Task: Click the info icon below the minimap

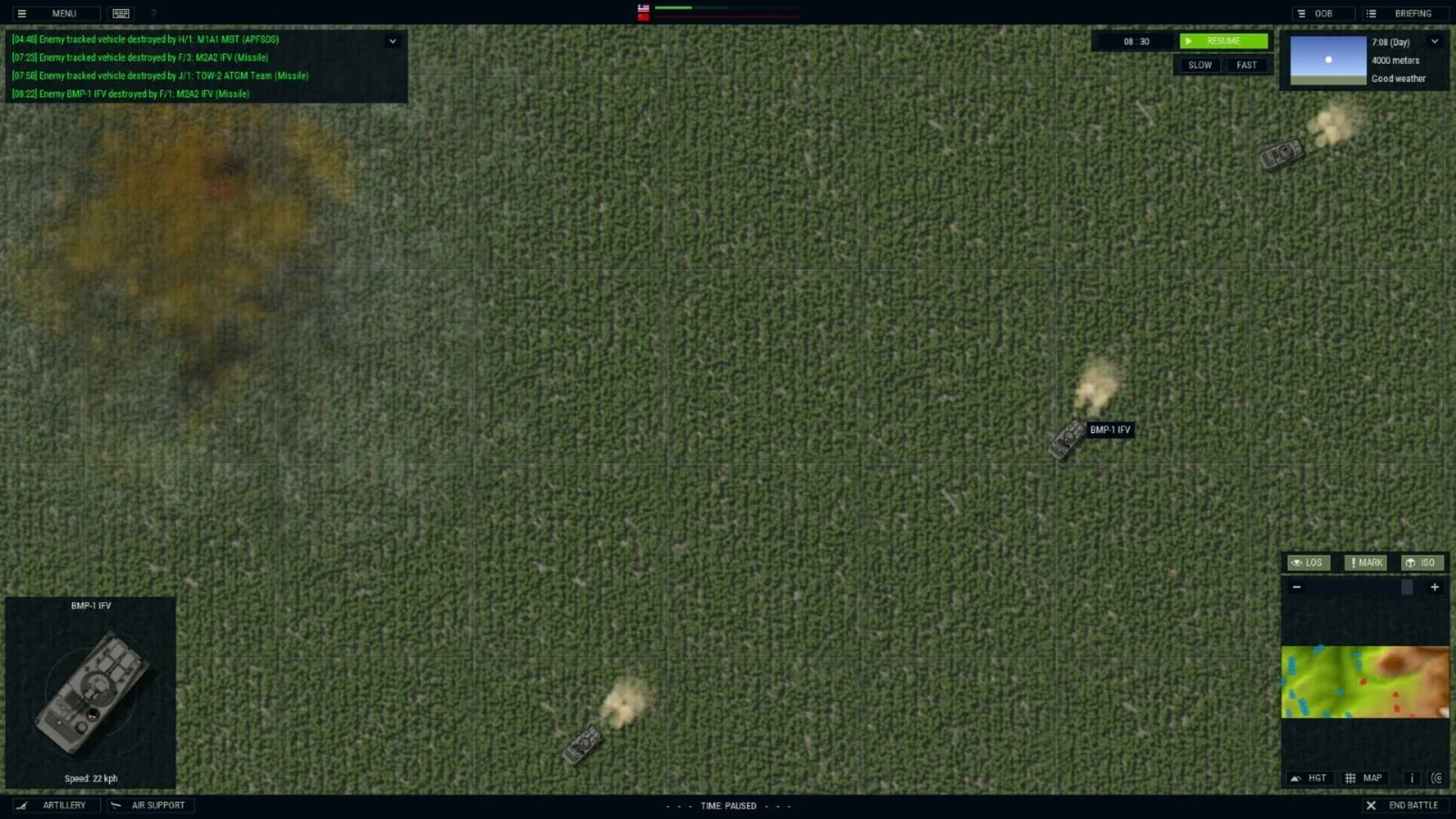Action: pyautogui.click(x=1411, y=778)
